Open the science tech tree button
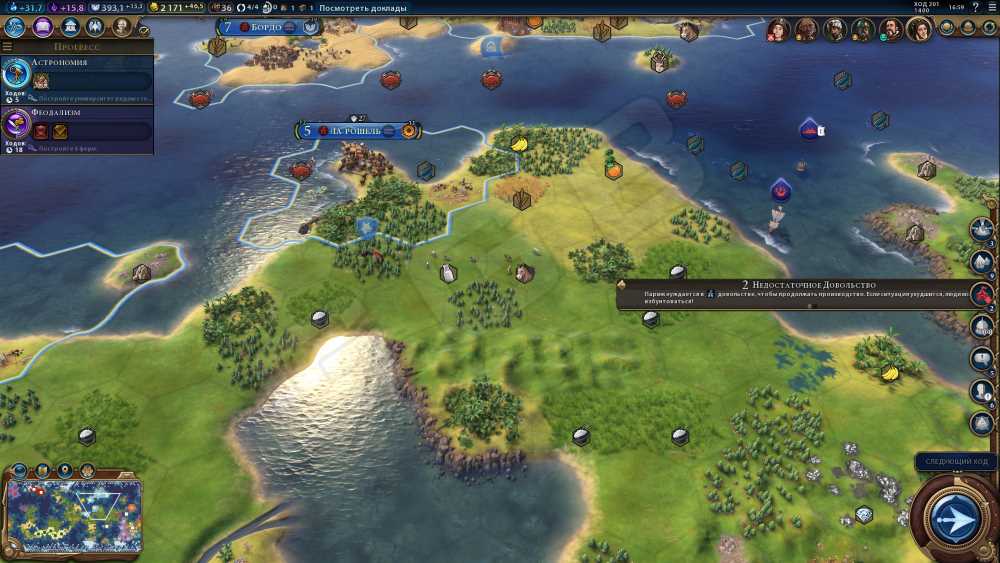 click(14, 28)
